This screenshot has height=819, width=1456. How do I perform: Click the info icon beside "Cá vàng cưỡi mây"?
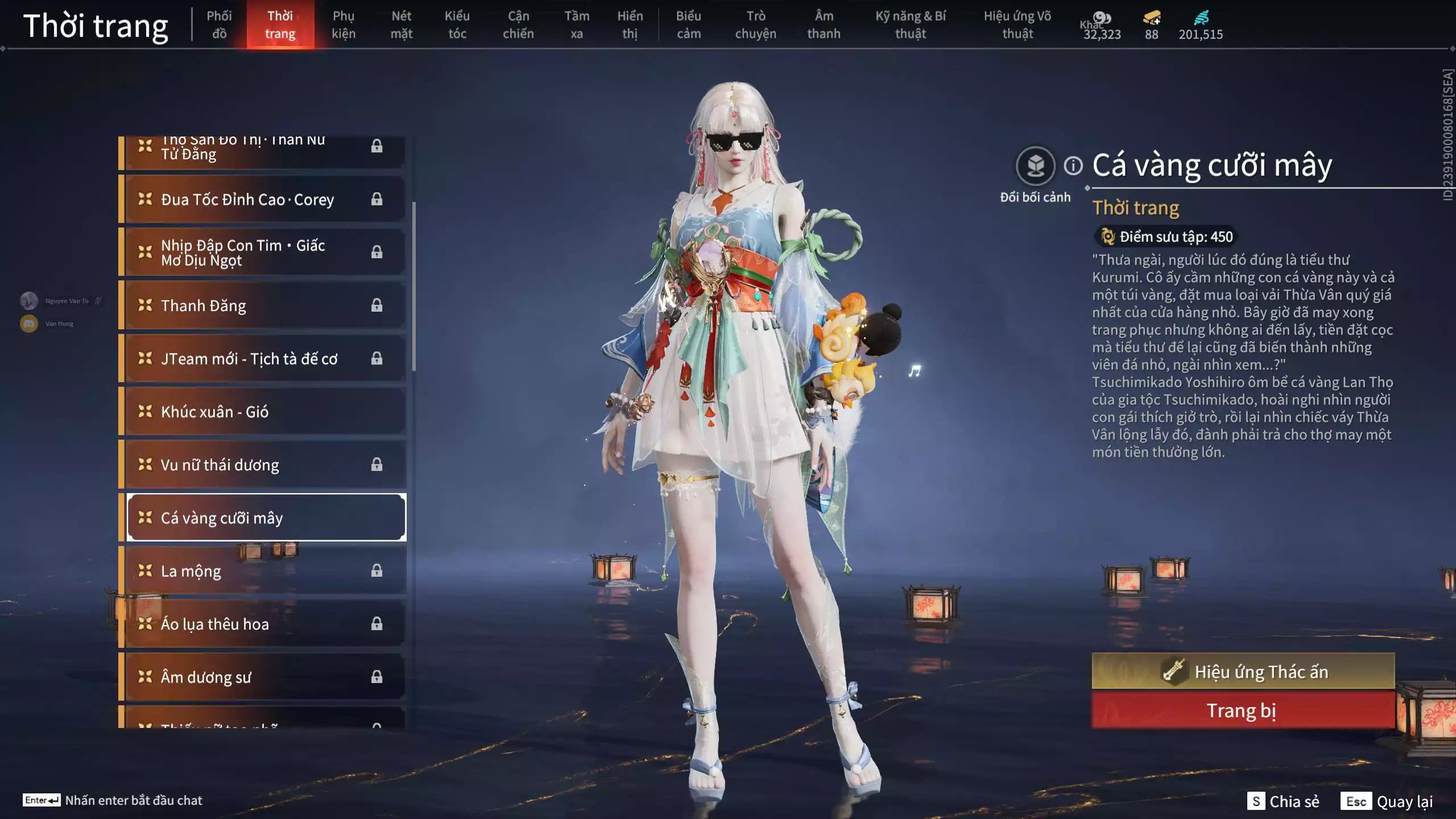pyautogui.click(x=1074, y=164)
